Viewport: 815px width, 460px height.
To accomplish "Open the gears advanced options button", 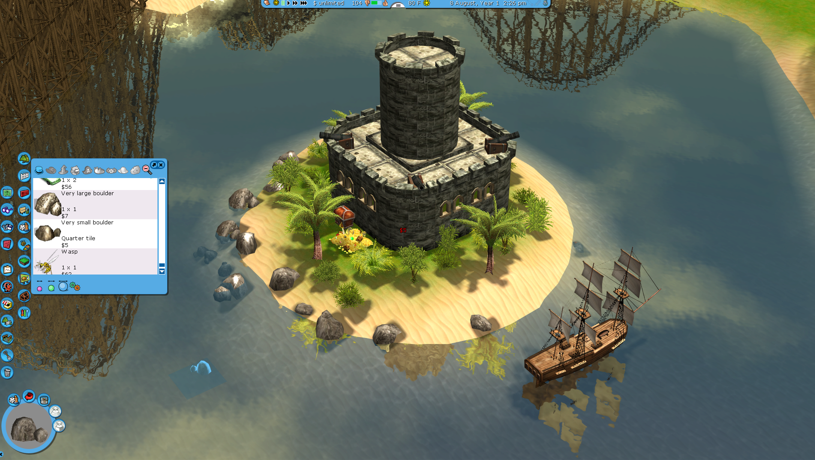I will pyautogui.click(x=74, y=287).
